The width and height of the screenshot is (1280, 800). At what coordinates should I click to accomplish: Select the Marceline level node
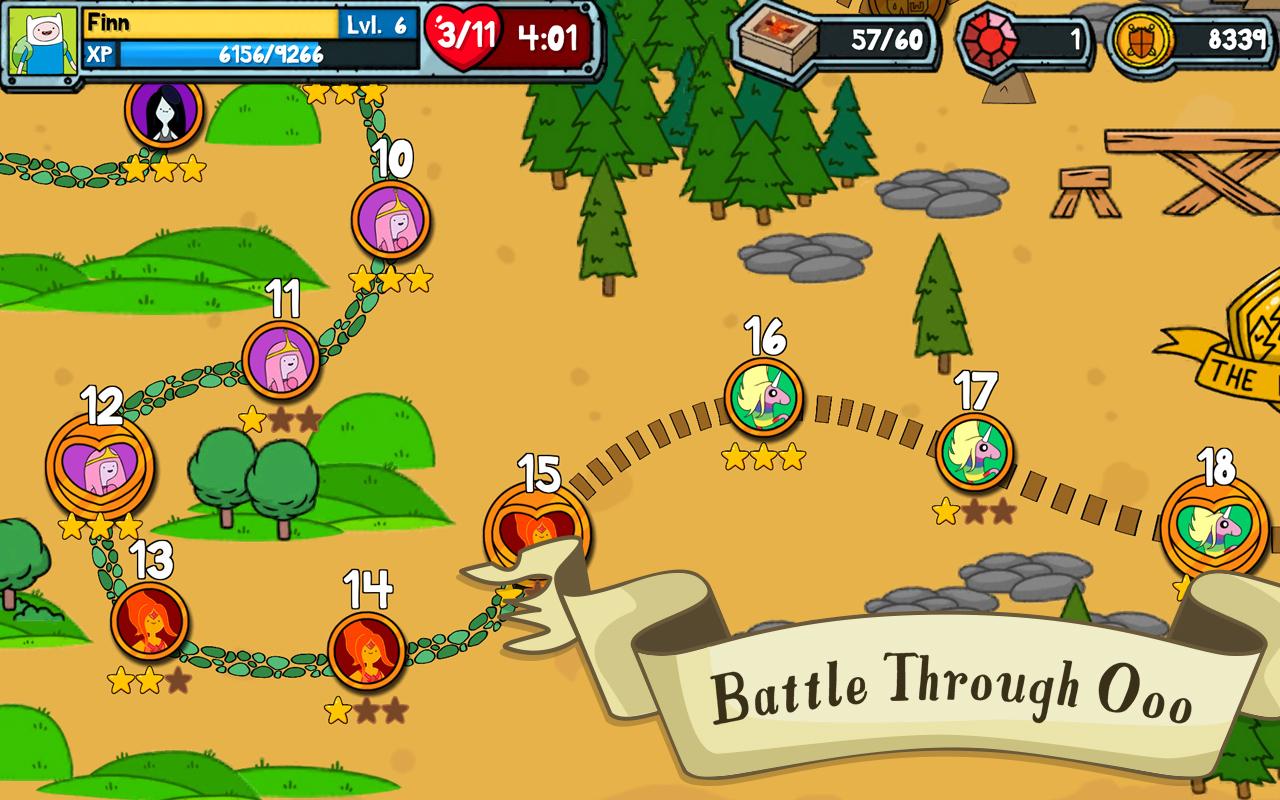163,112
